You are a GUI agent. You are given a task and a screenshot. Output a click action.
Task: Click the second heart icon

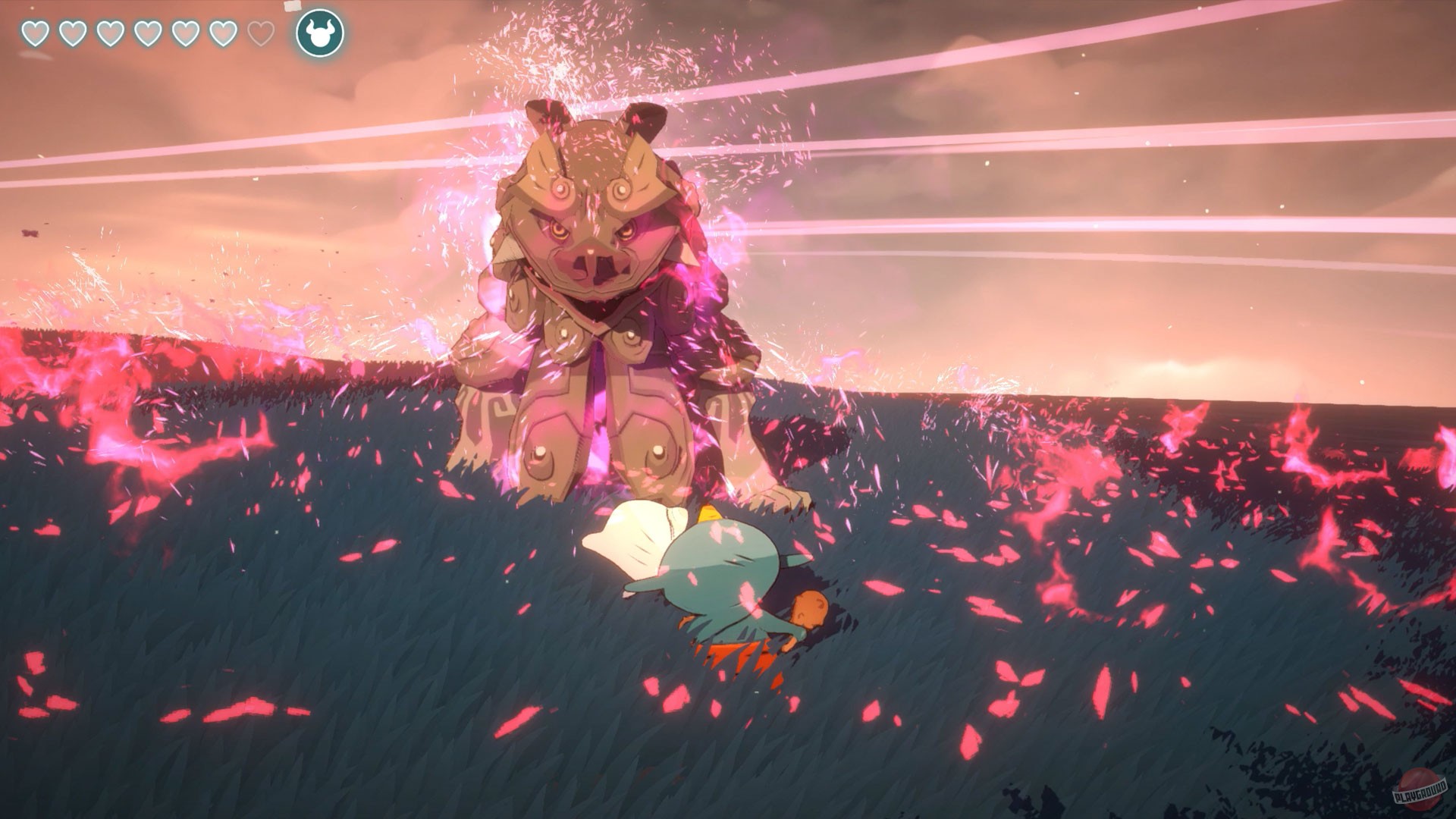click(x=72, y=34)
